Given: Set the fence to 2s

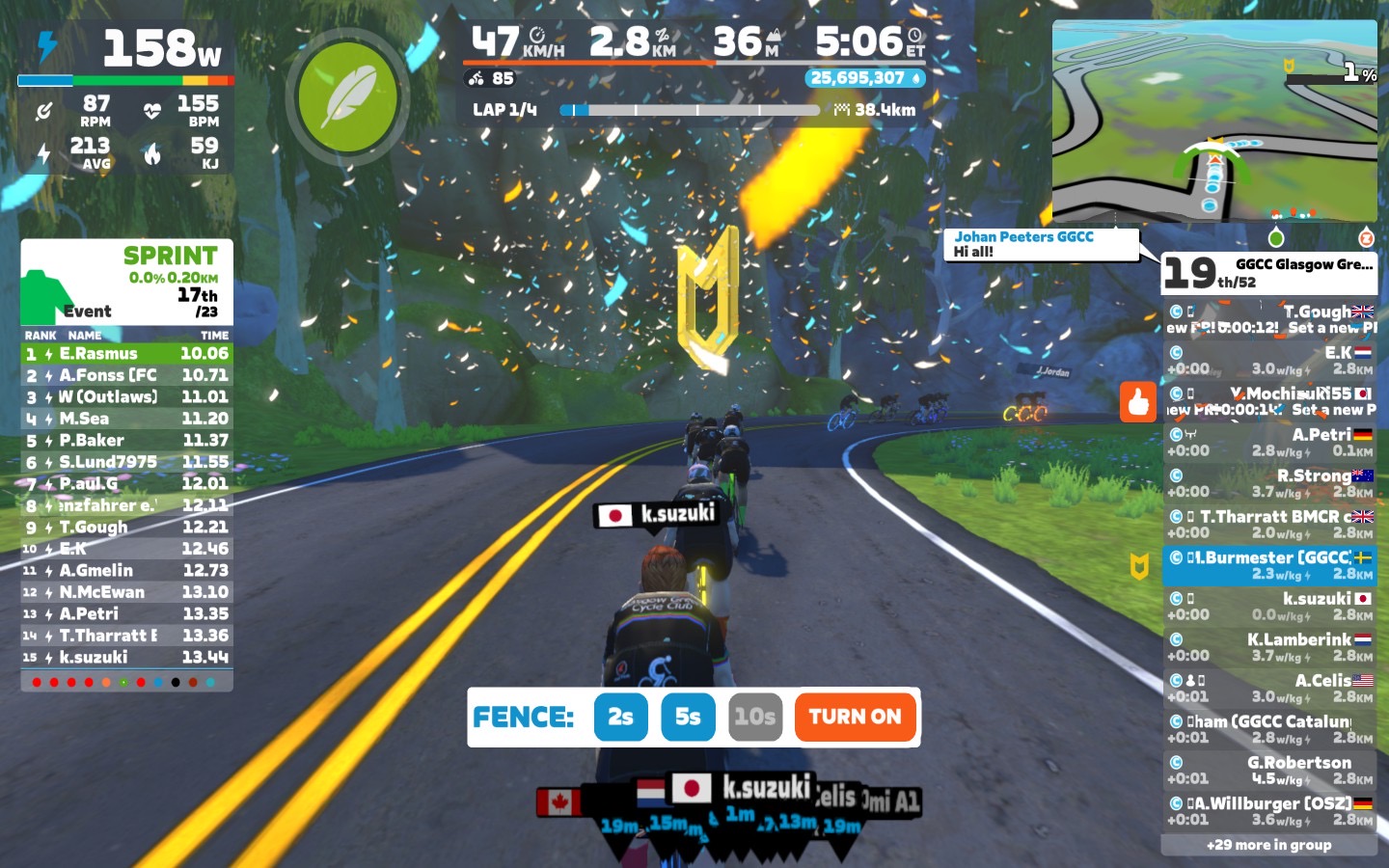Looking at the screenshot, I should (x=620, y=717).
